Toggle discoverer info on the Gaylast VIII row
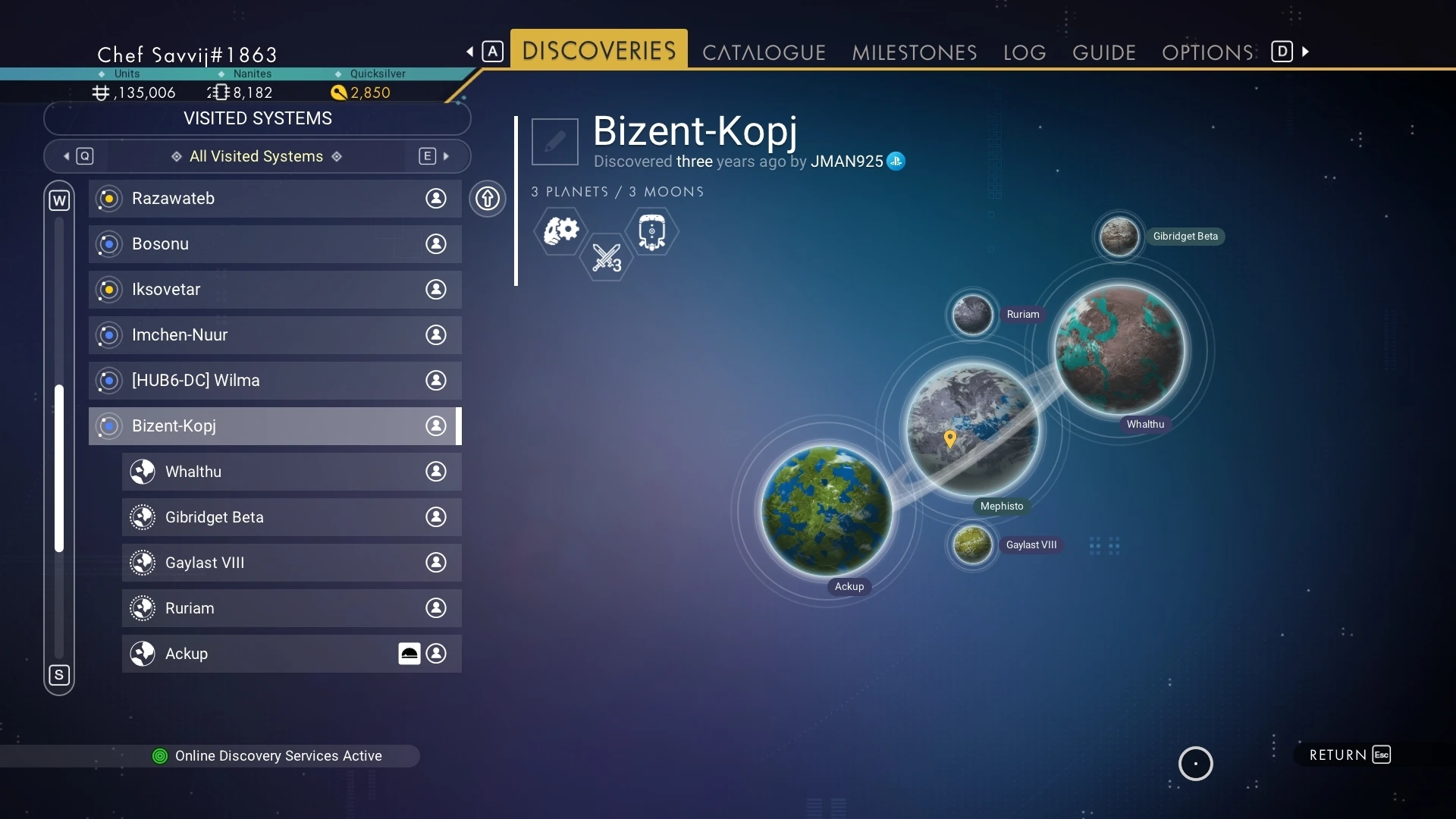 click(x=436, y=563)
